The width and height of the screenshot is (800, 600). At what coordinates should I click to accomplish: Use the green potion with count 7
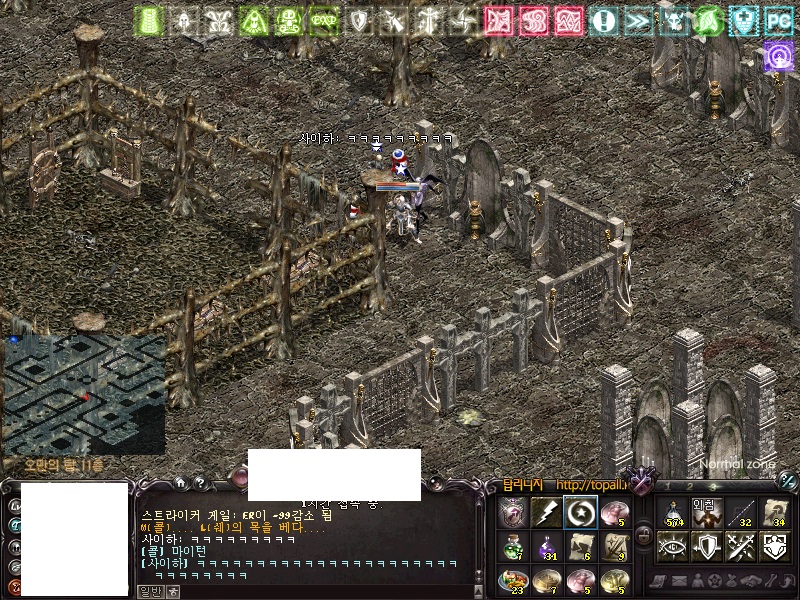[x=512, y=546]
